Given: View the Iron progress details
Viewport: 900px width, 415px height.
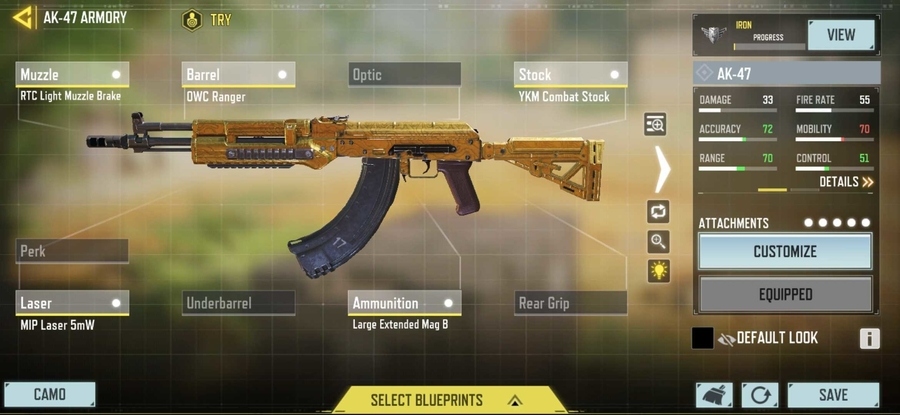Looking at the screenshot, I should click(x=841, y=35).
